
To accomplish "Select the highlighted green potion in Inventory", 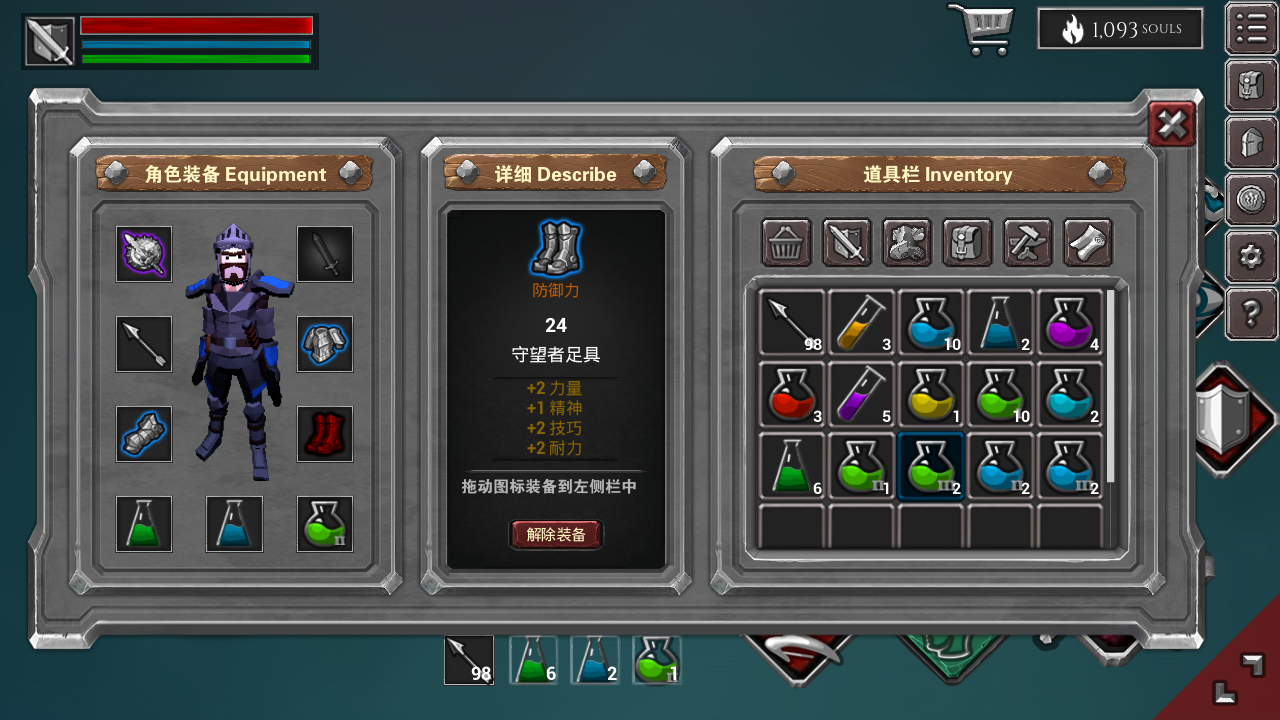I will click(x=931, y=467).
